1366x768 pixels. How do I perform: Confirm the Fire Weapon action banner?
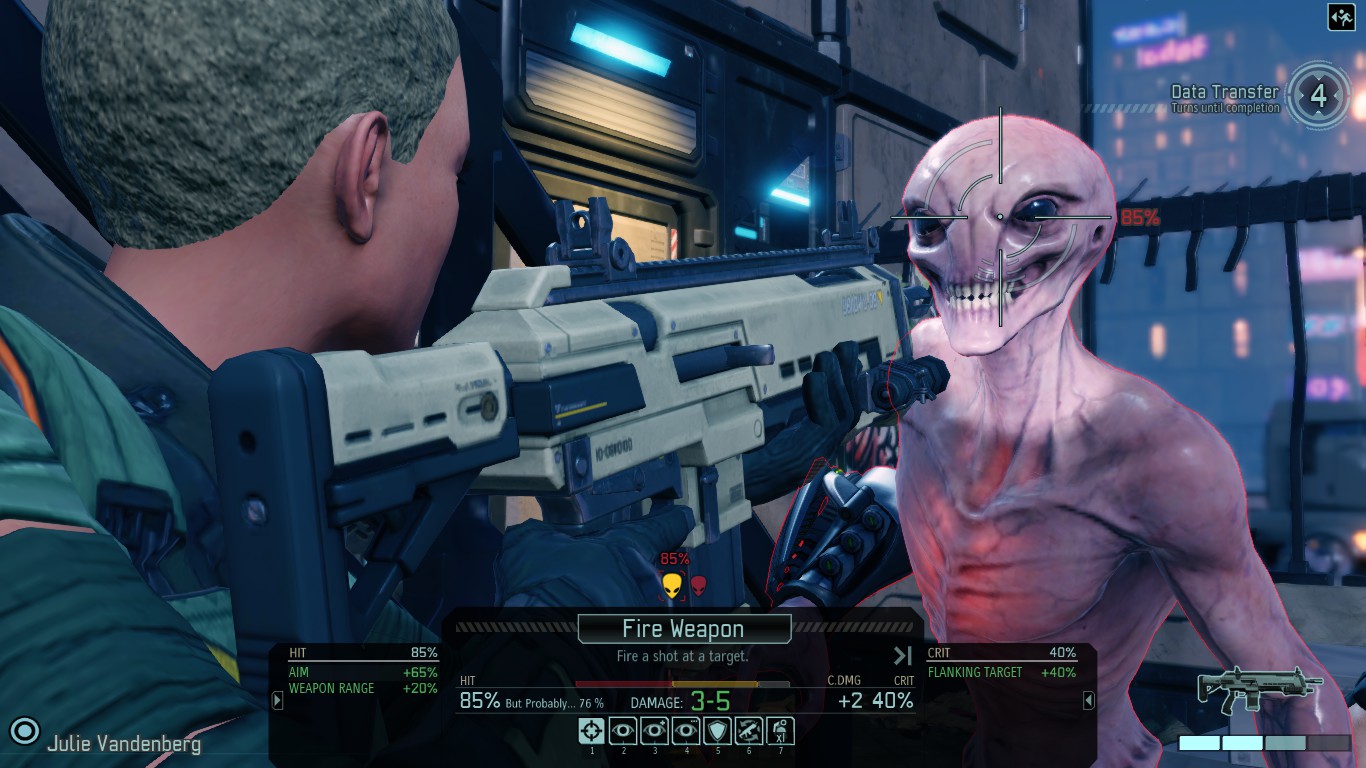click(684, 629)
